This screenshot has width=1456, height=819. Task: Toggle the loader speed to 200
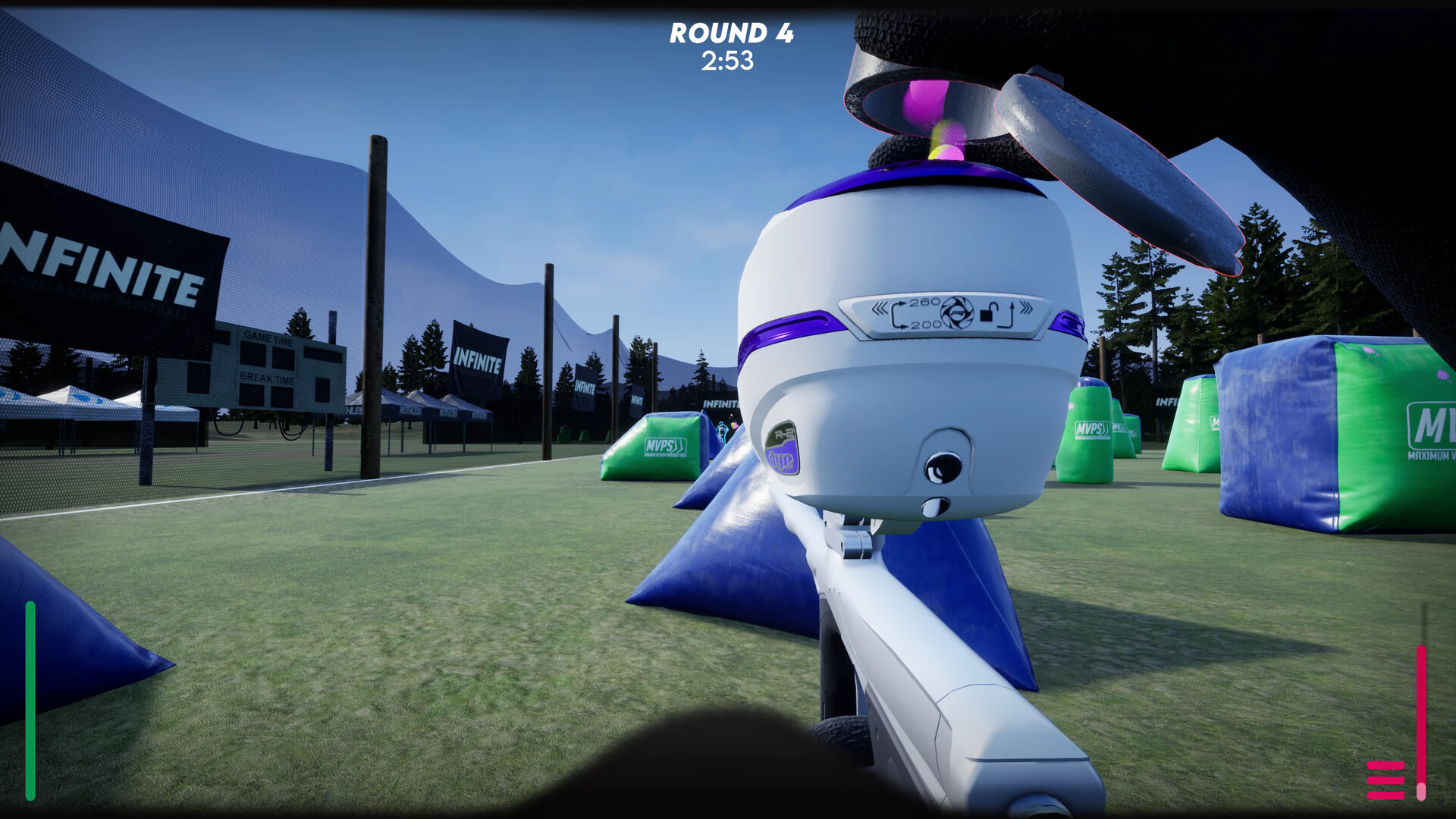point(927,325)
